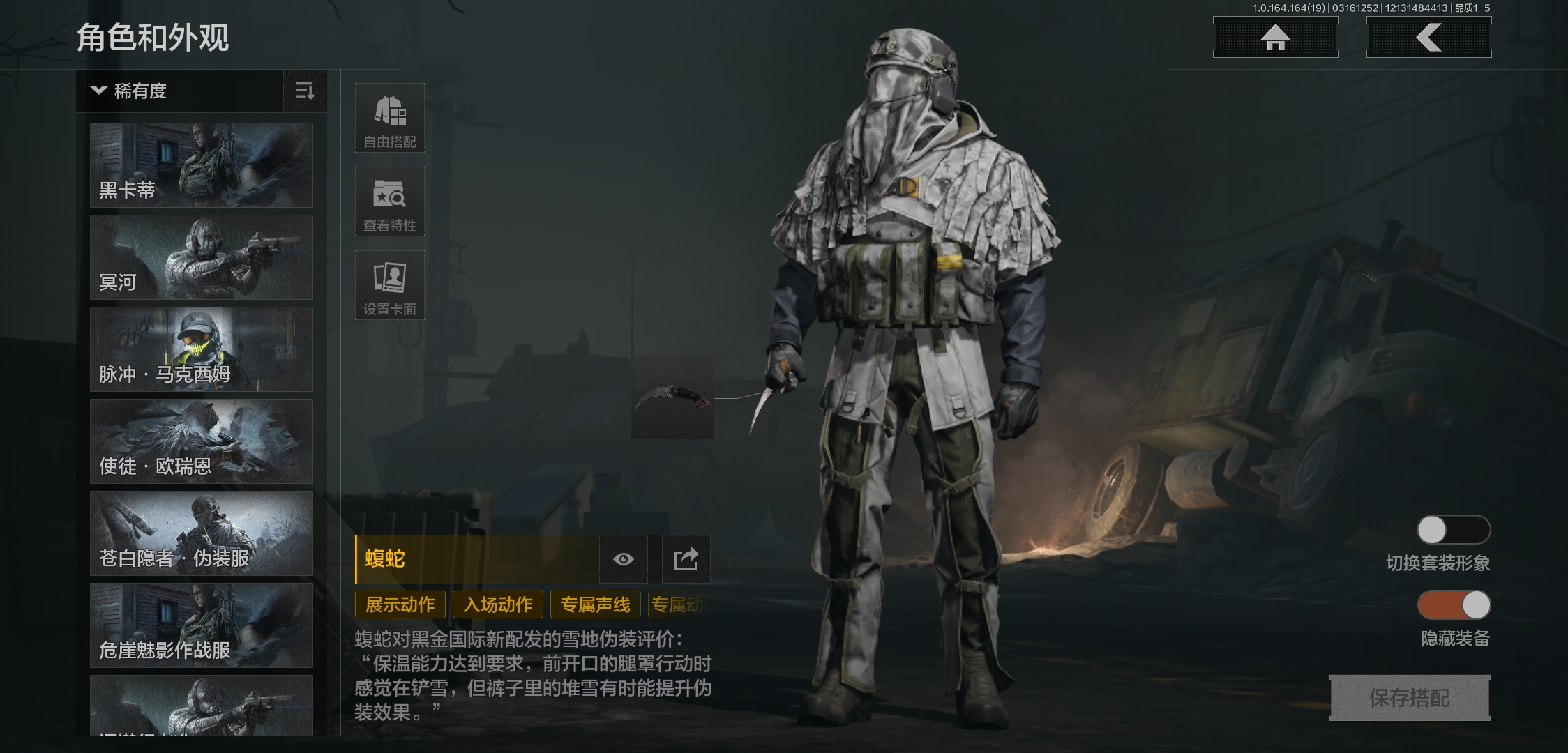
Task: Select the 入场动作 entrance animation tab
Action: 497,604
